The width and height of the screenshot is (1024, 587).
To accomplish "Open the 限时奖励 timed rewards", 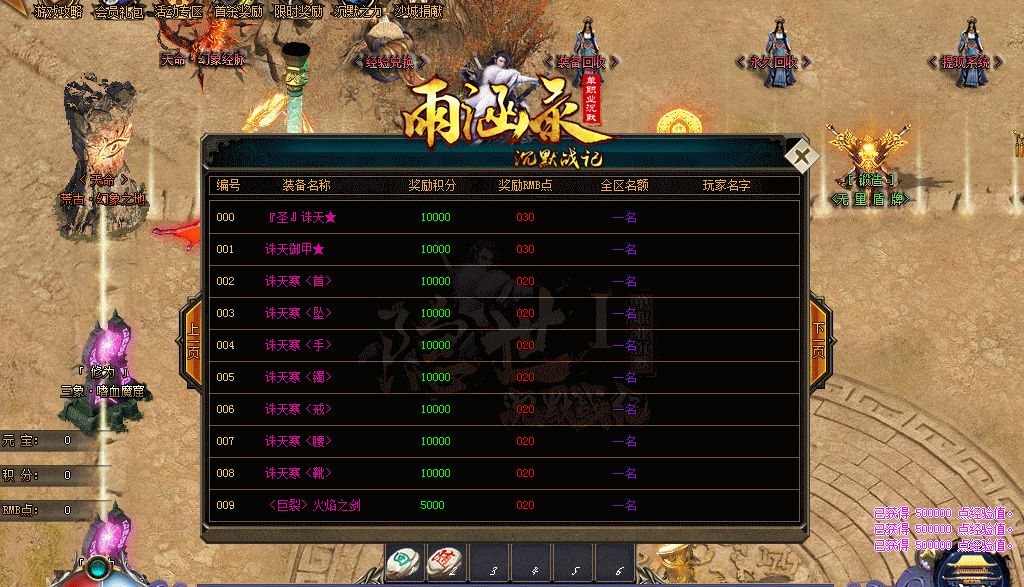I will (x=298, y=12).
